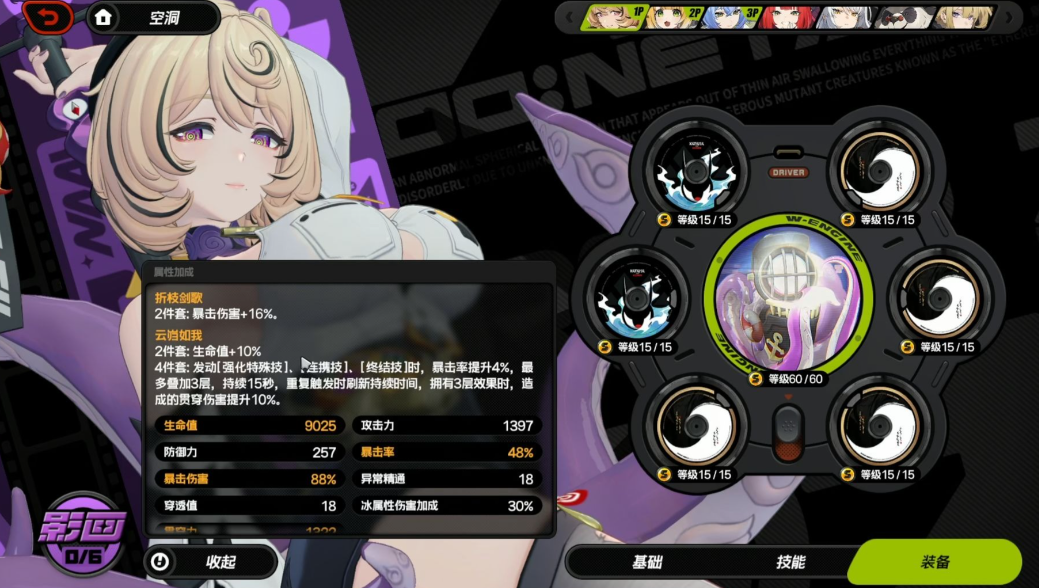Open the 影画 0/6 emblem

tap(85, 535)
